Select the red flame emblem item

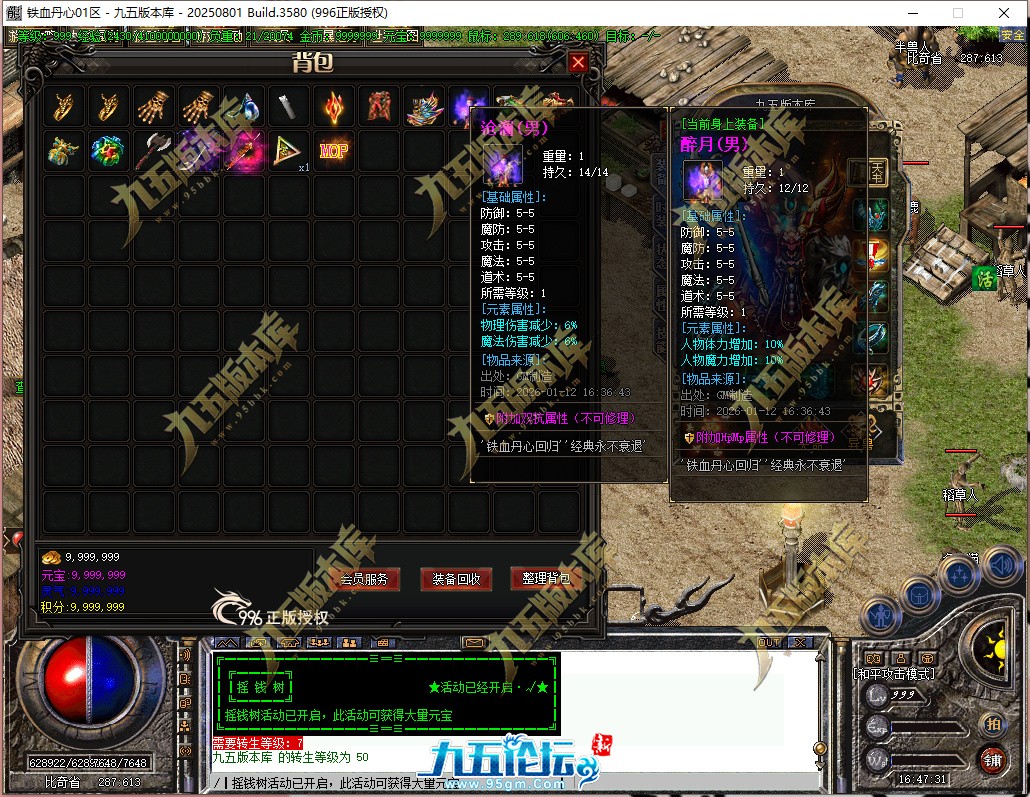(334, 105)
